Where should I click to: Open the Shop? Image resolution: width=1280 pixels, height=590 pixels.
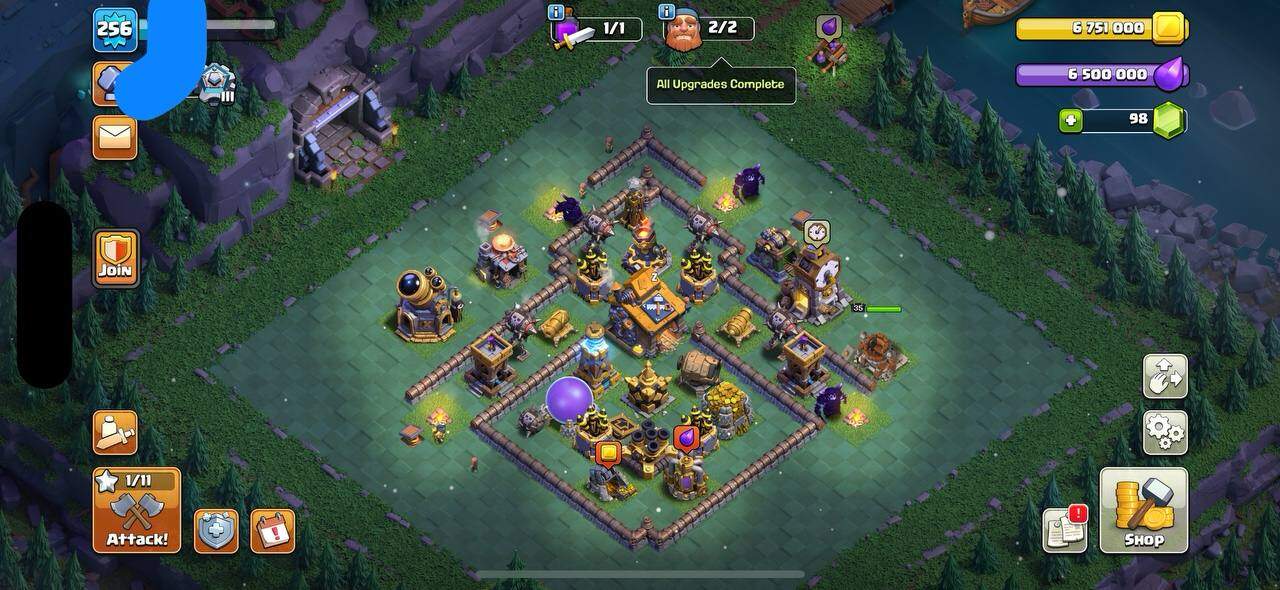pos(1144,510)
